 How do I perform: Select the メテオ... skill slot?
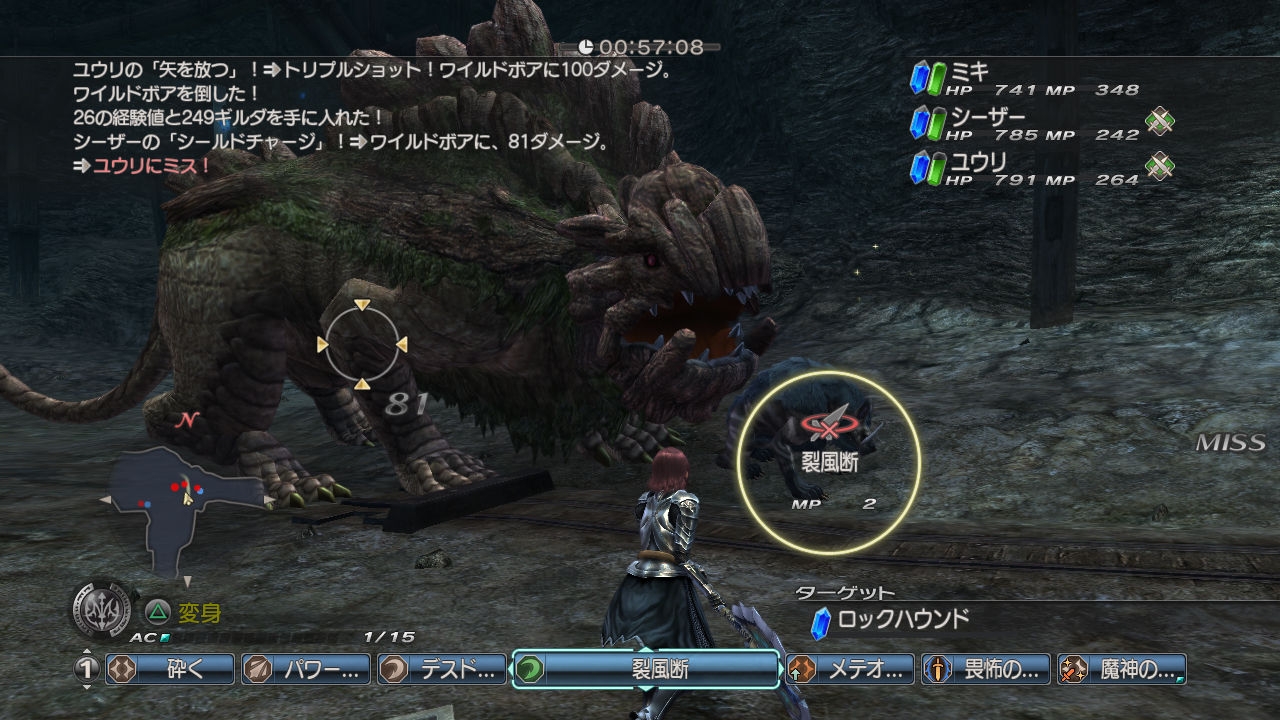coord(850,669)
